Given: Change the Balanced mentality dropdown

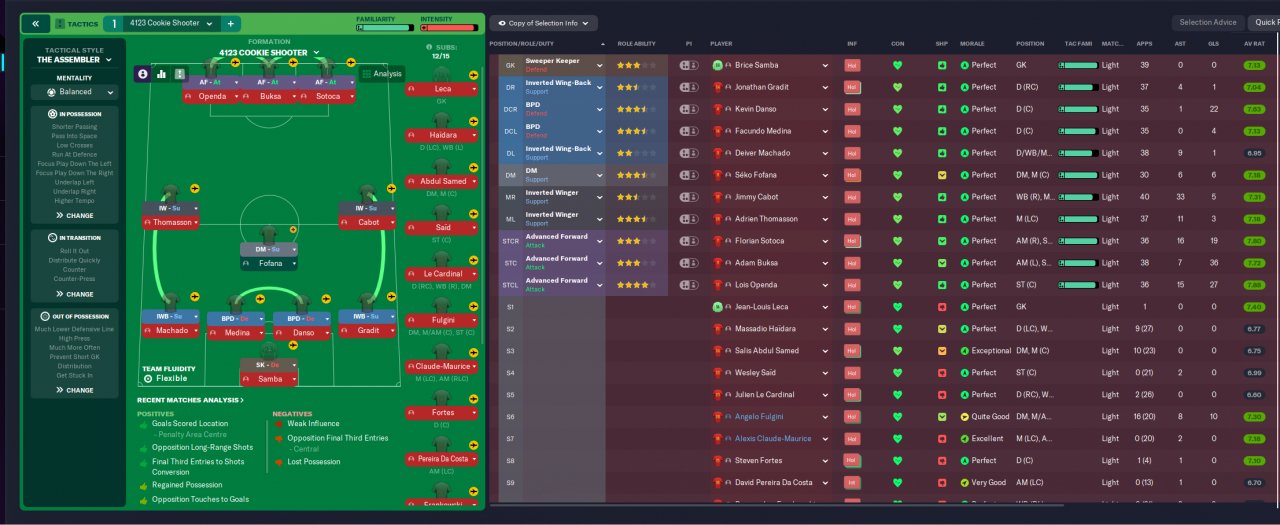Looking at the screenshot, I should [x=75, y=92].
